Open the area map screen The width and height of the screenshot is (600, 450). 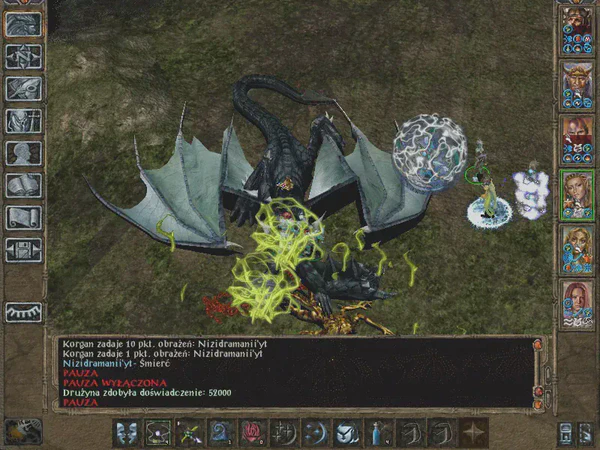23,57
